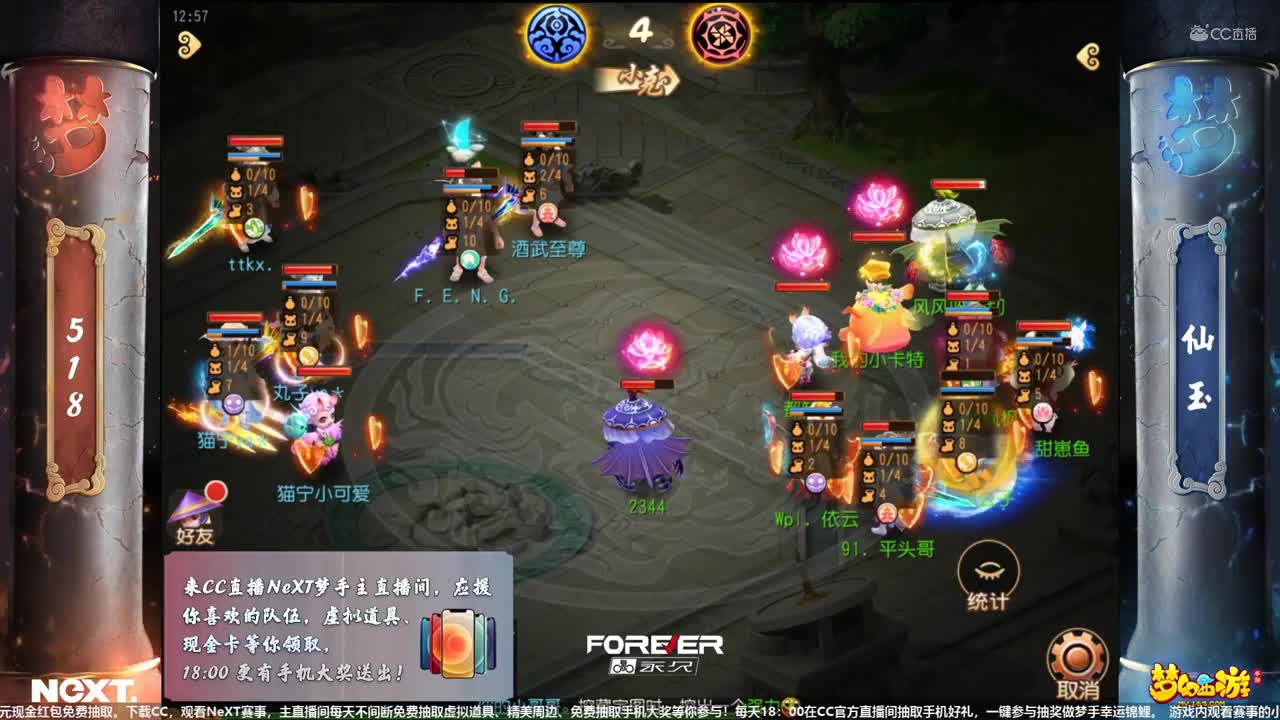Viewport: 1280px width, 720px height.
Task: Toggle the 统计 eye icon to hide stats
Action: [989, 570]
